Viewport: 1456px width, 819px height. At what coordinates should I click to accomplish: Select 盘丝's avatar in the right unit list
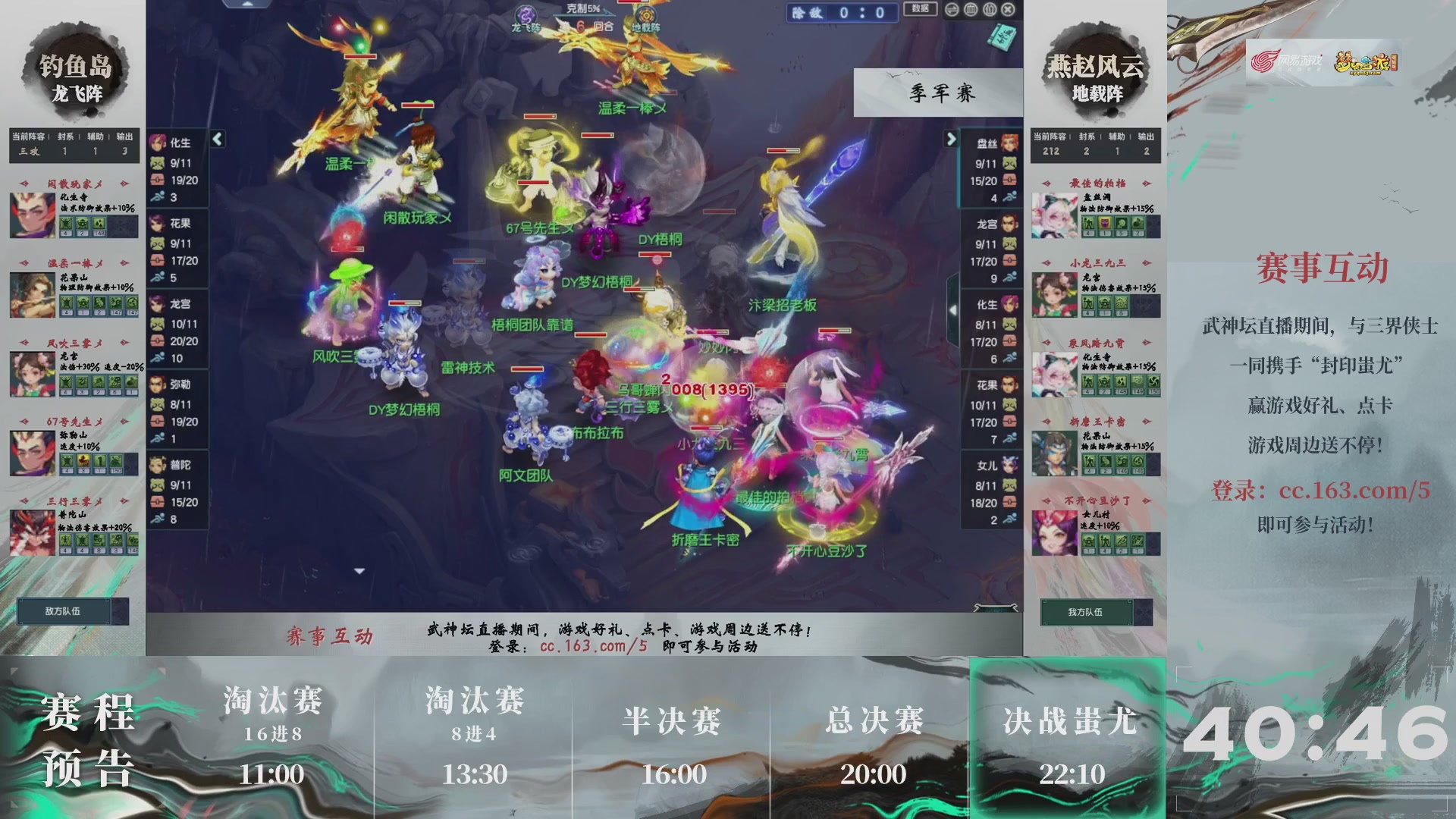click(1009, 144)
